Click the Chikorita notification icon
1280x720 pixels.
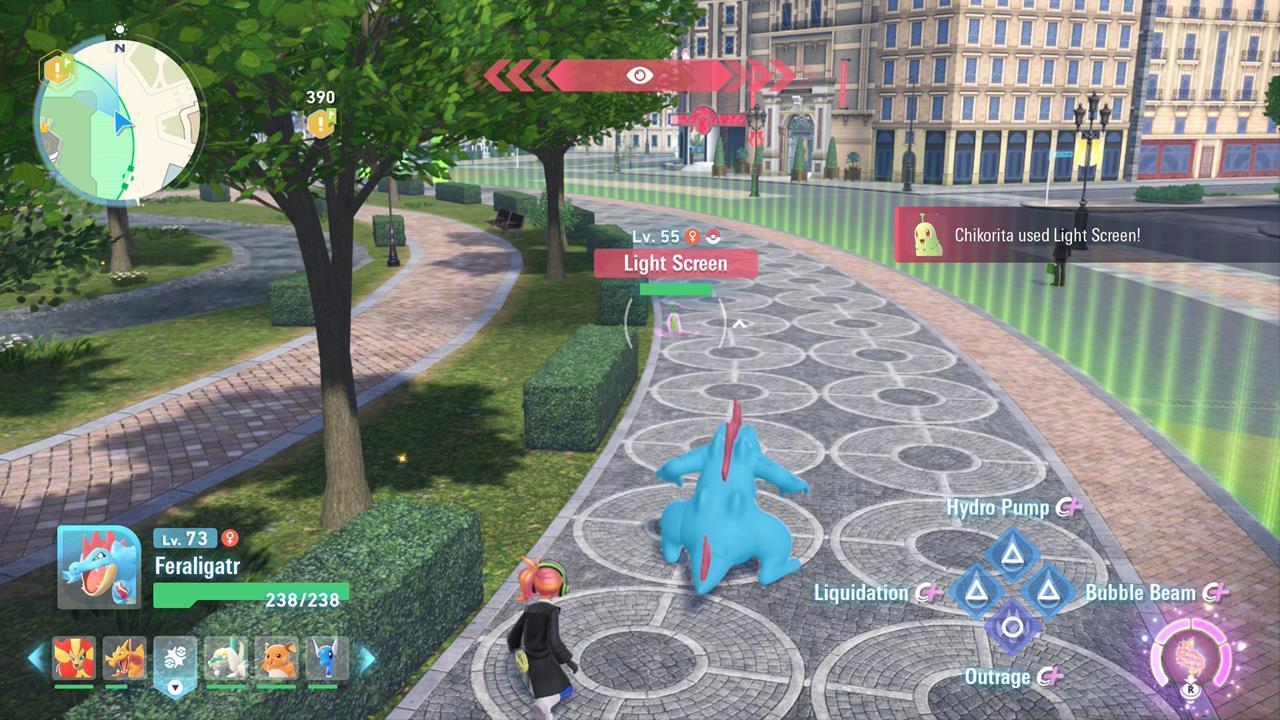[x=926, y=237]
